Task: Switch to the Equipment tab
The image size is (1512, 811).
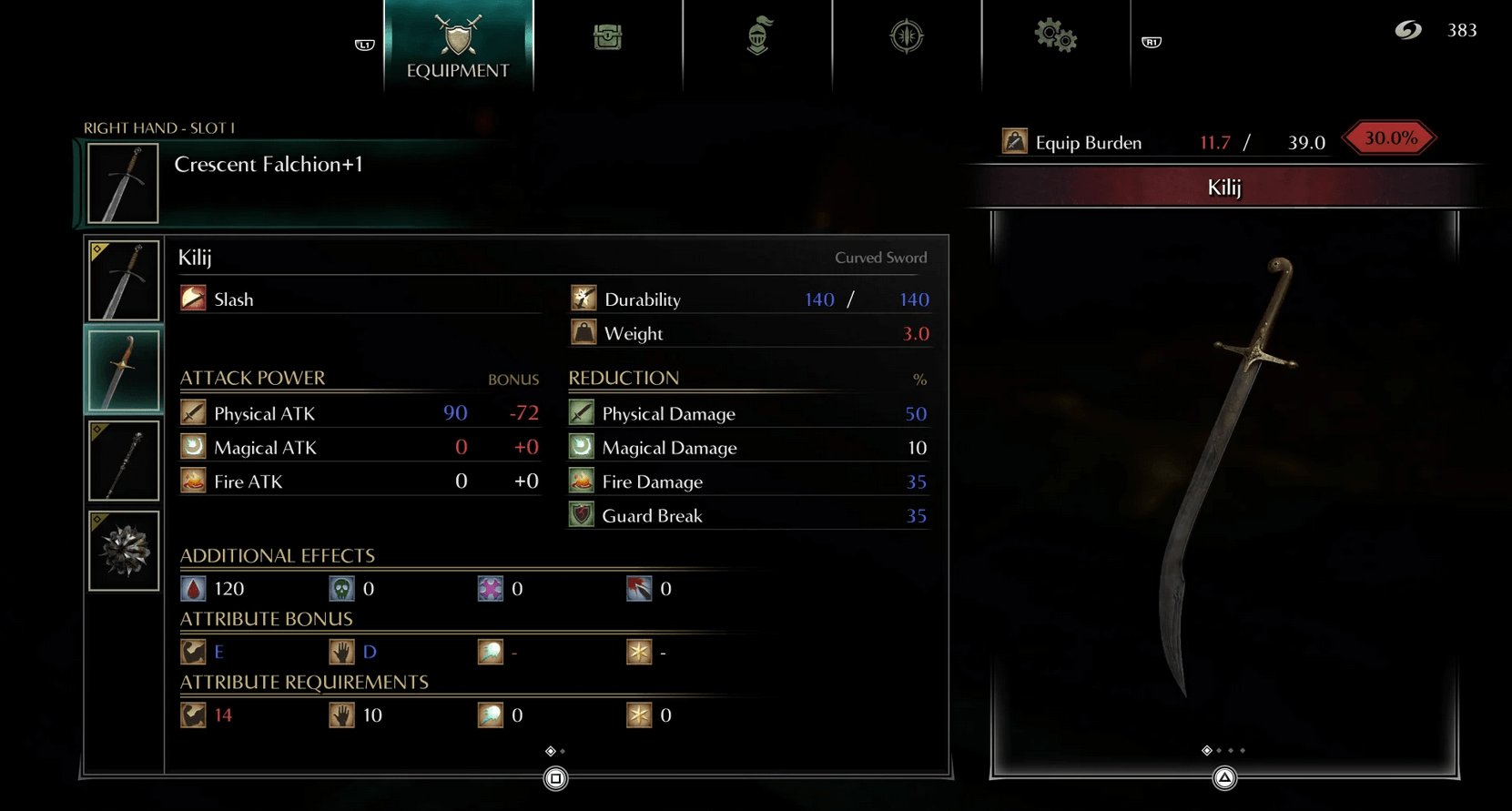Action: pos(458,46)
